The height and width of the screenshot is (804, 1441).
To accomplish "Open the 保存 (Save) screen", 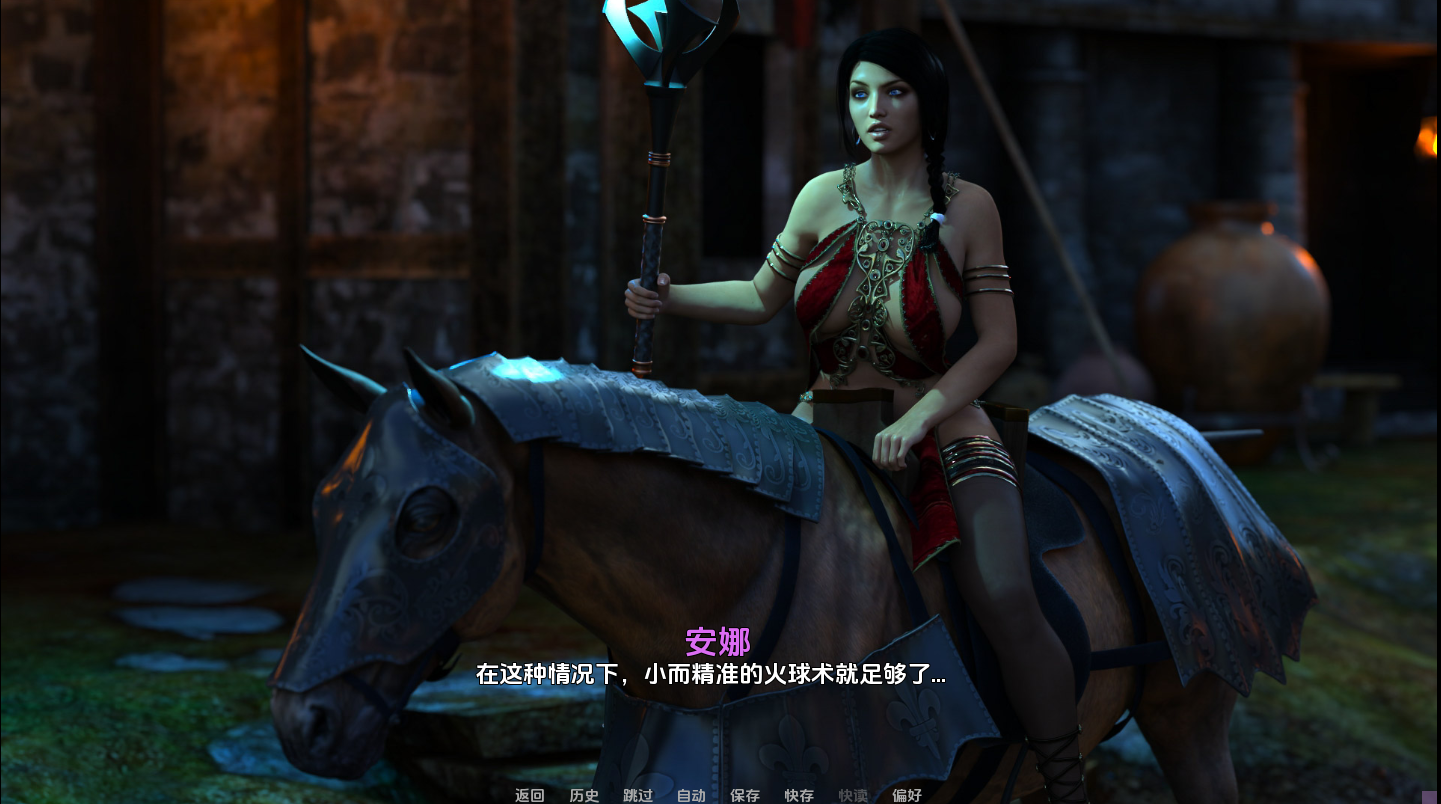I will [x=745, y=795].
